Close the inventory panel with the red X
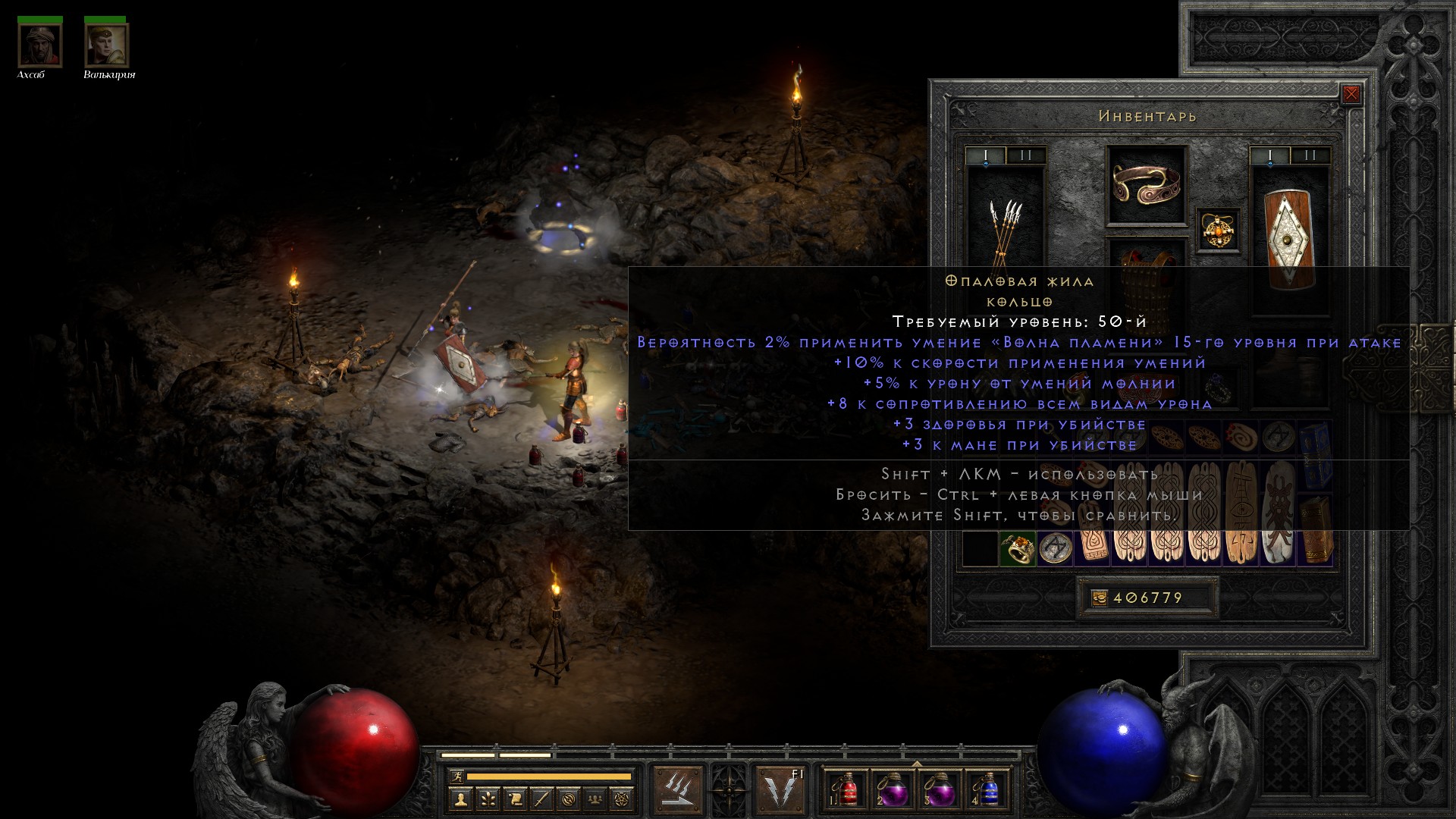1456x819 pixels. coord(1351,95)
